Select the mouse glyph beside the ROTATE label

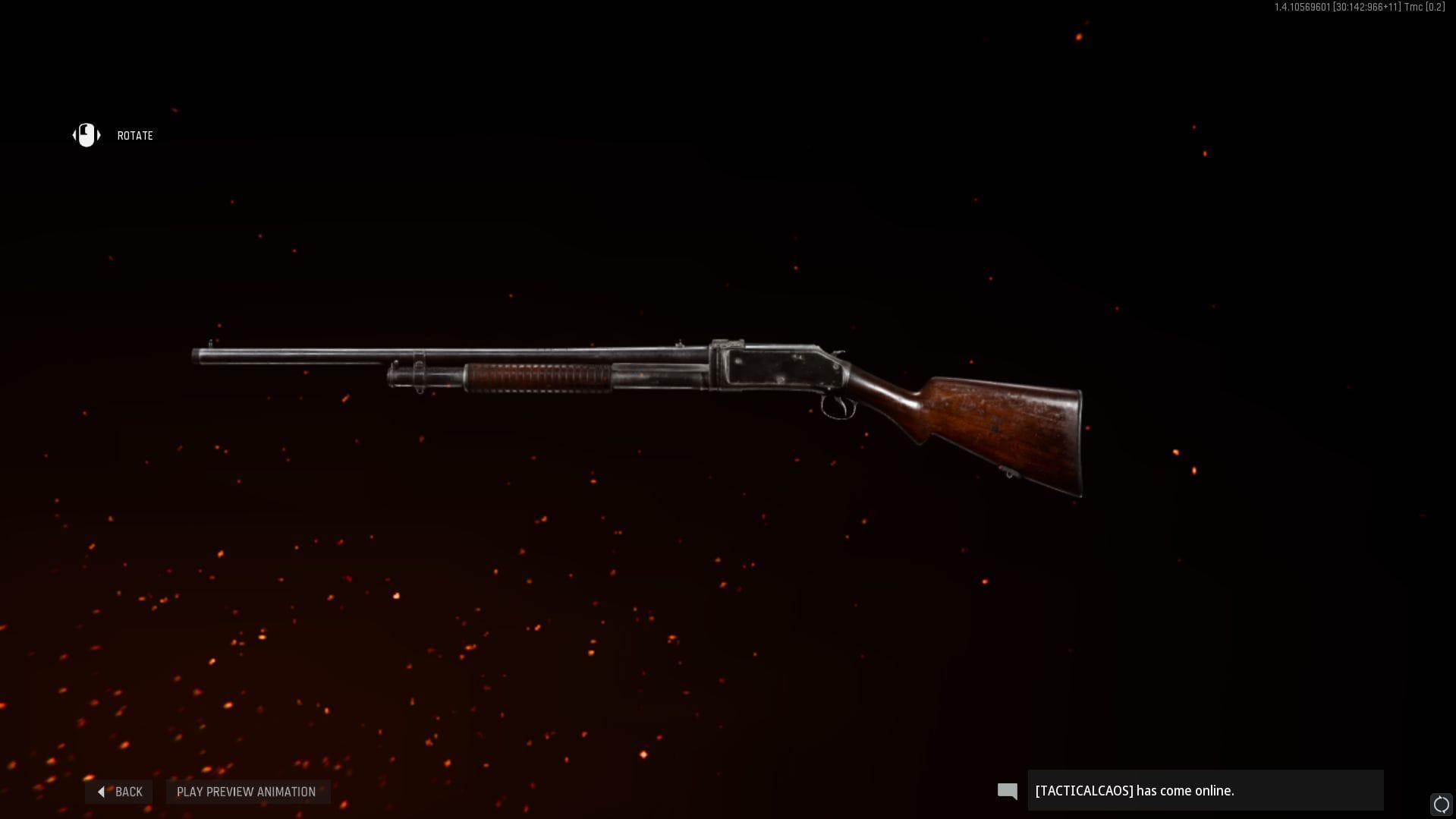click(86, 135)
